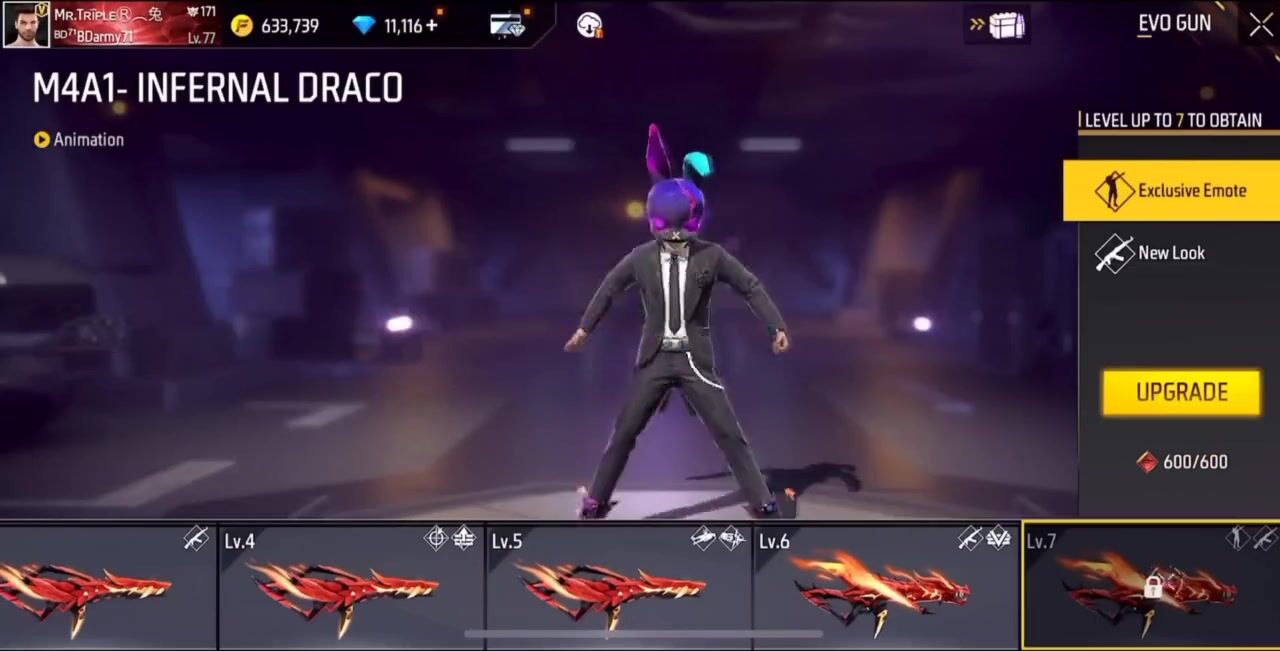Viewport: 1280px width, 651px height.
Task: Close the Evo Gun screen
Action: tap(1261, 24)
